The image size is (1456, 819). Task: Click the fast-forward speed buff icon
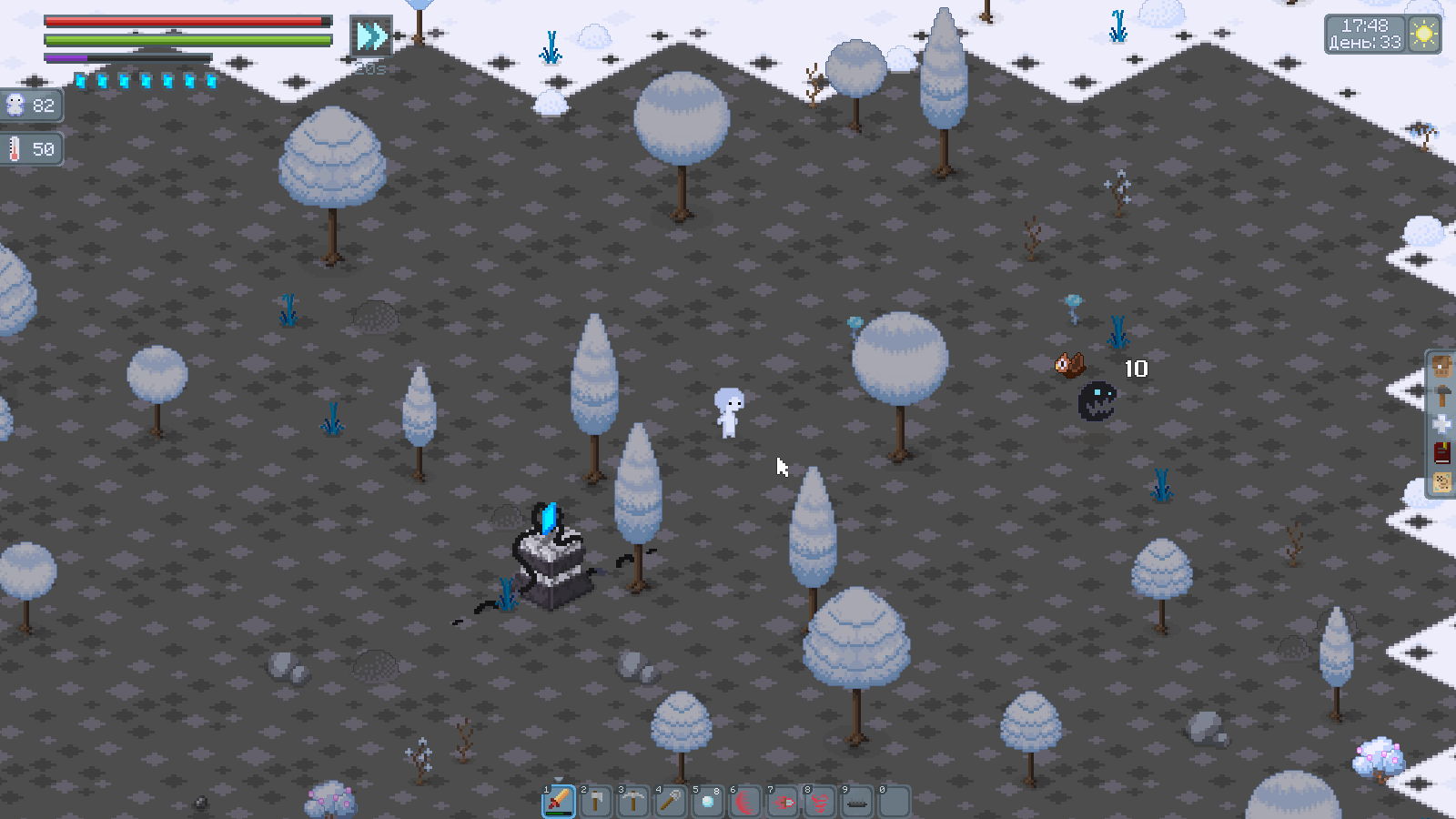[371, 36]
